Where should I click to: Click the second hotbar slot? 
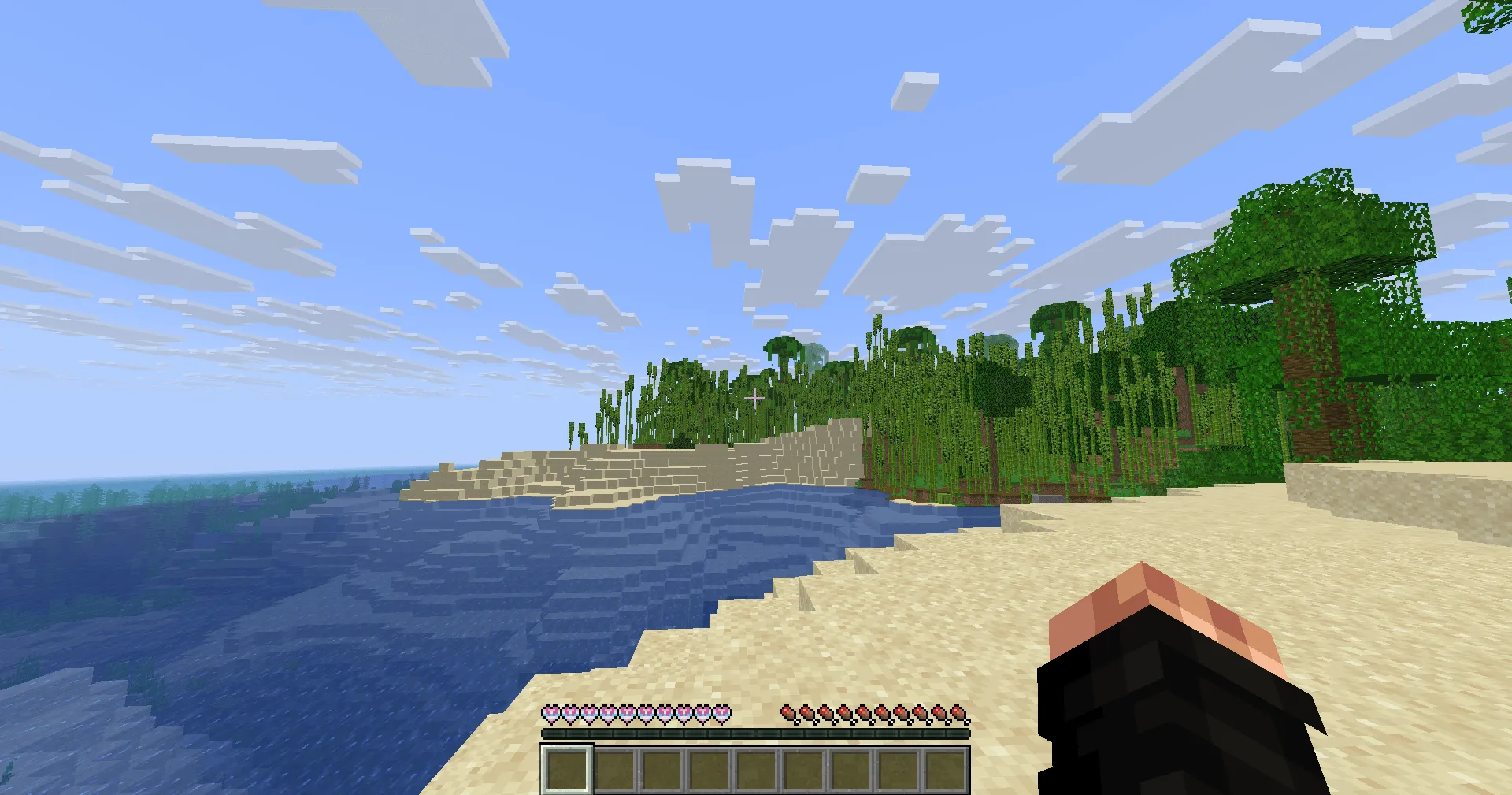tap(614, 770)
